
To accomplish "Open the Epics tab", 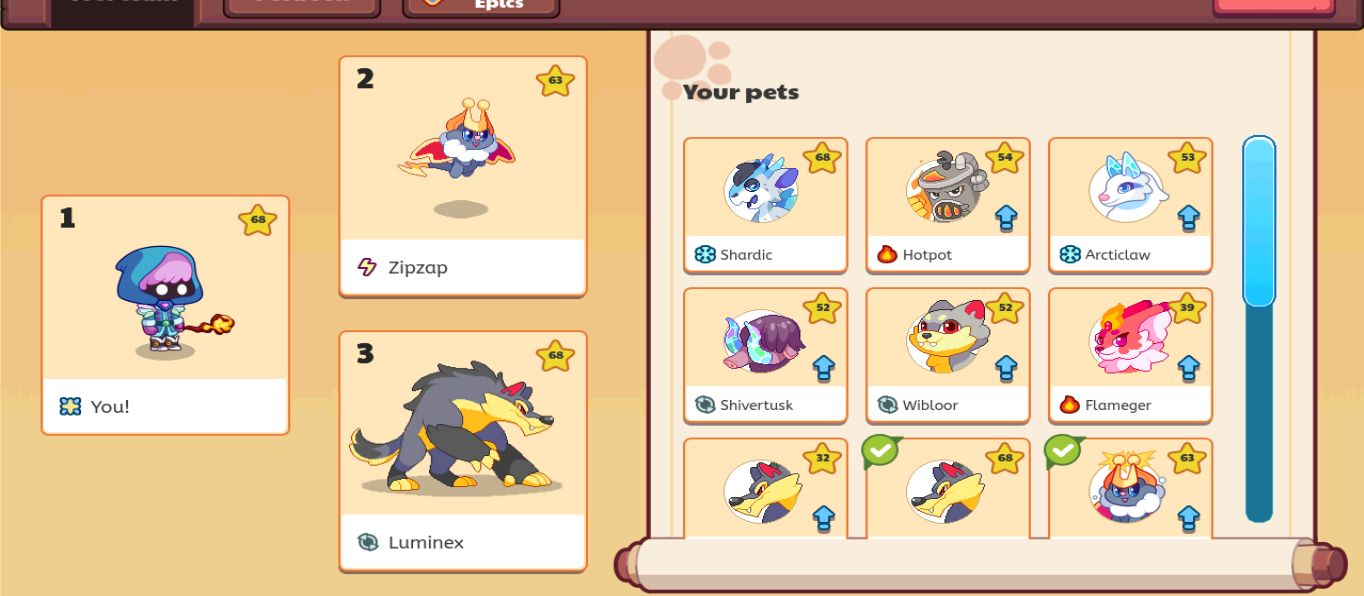I will [481, 6].
